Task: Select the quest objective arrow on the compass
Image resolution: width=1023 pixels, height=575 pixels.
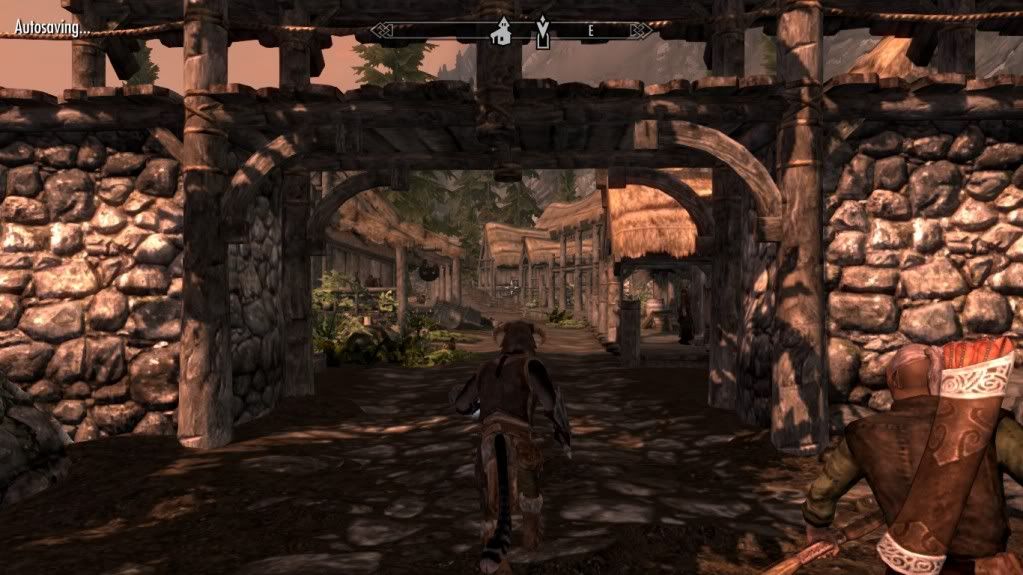Action: point(542,32)
